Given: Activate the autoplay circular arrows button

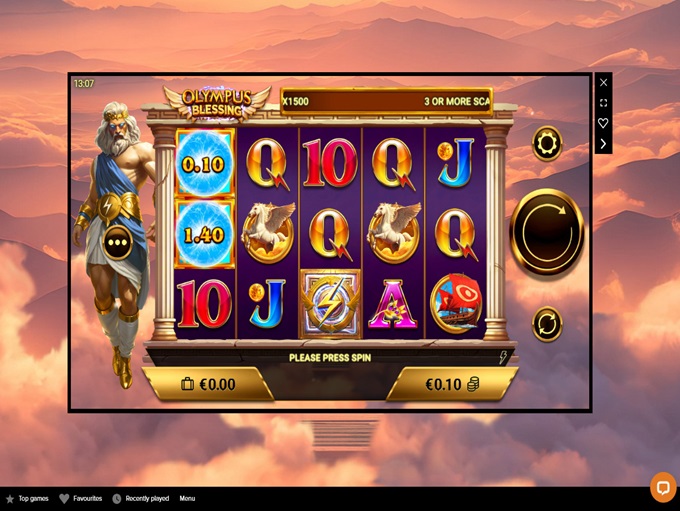Looking at the screenshot, I should [x=547, y=323].
